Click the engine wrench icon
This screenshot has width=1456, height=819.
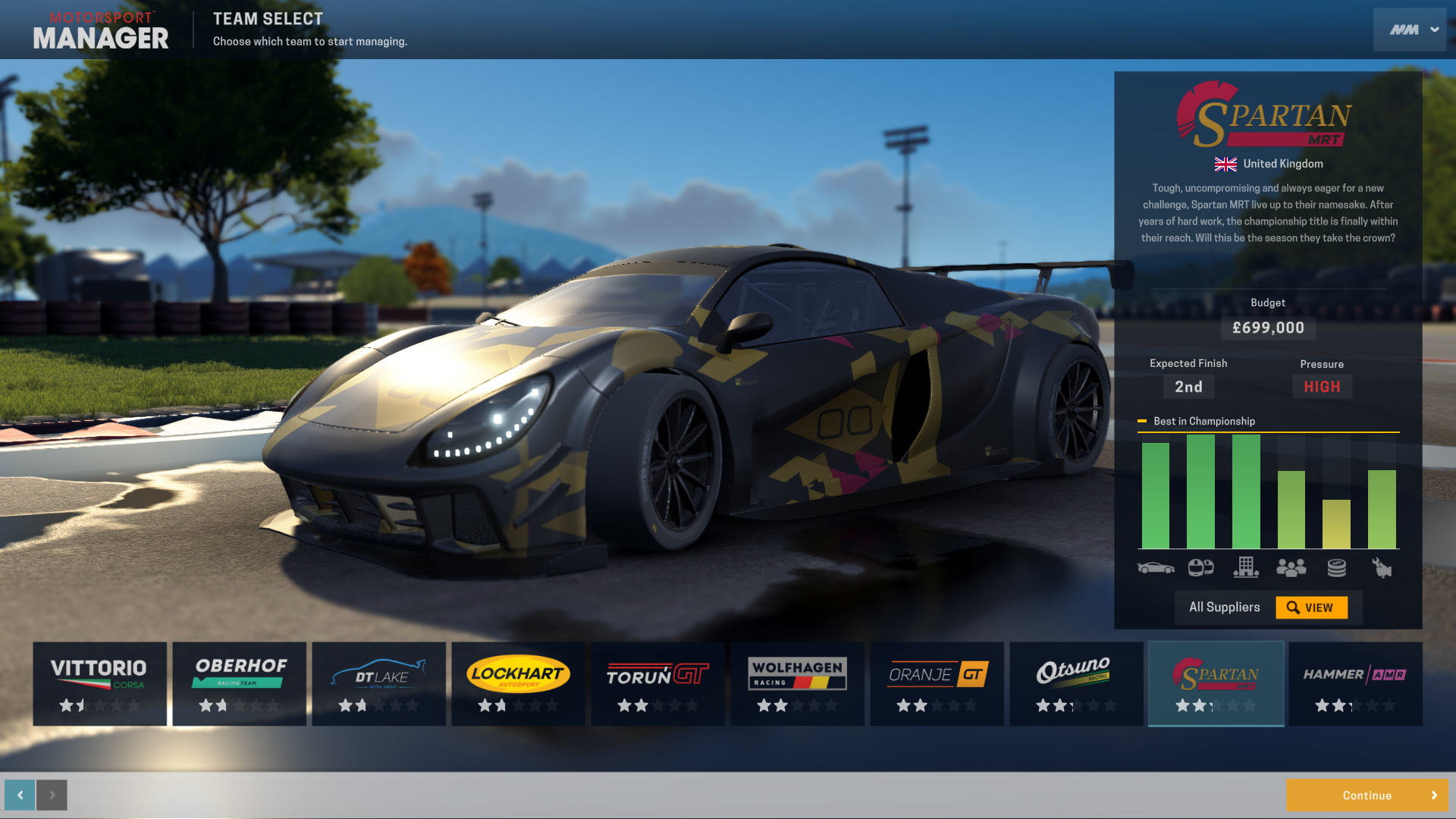coord(1383,567)
